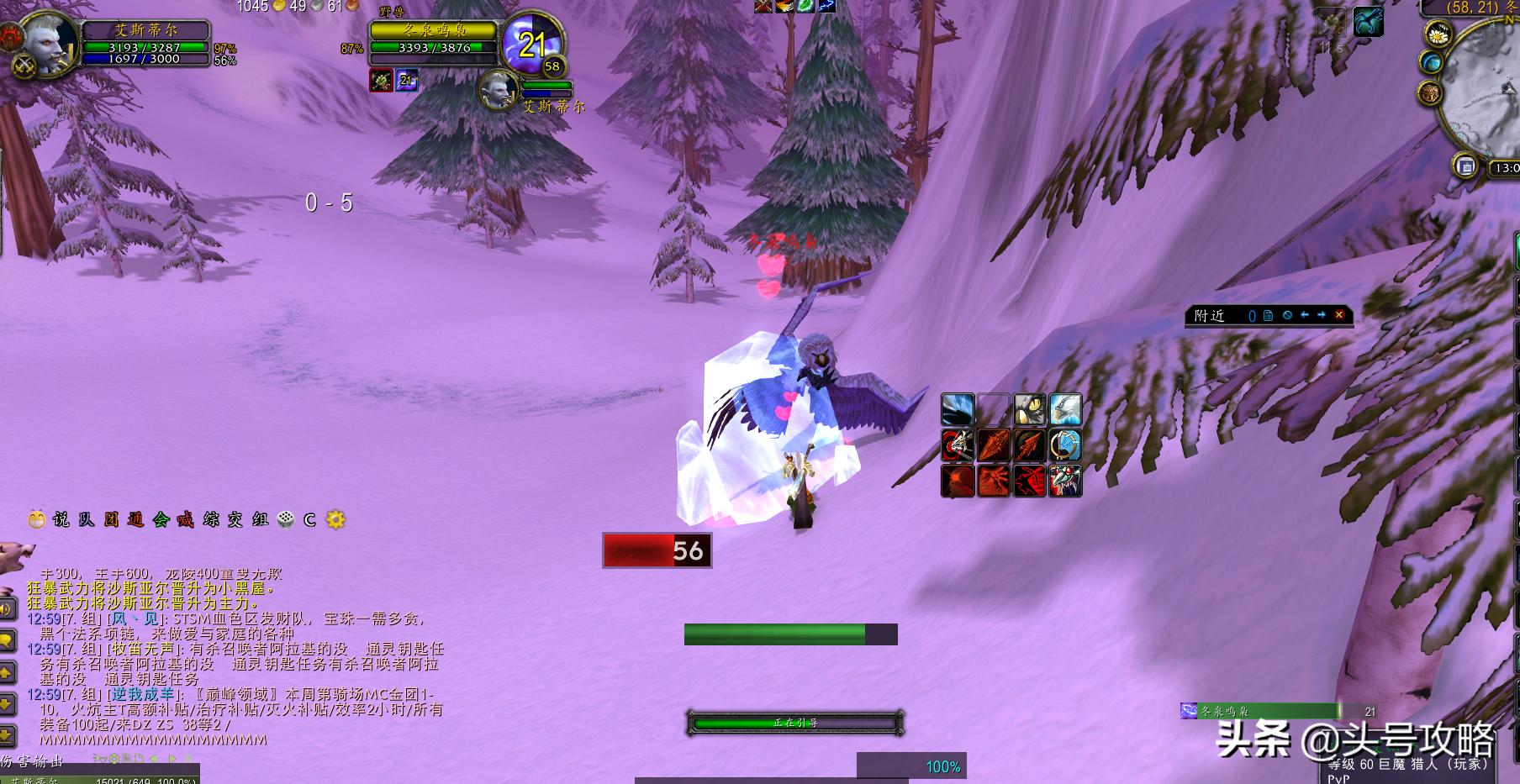The height and width of the screenshot is (784, 1520).
Task: Activate the red target with arrows ability
Action: [x=957, y=445]
